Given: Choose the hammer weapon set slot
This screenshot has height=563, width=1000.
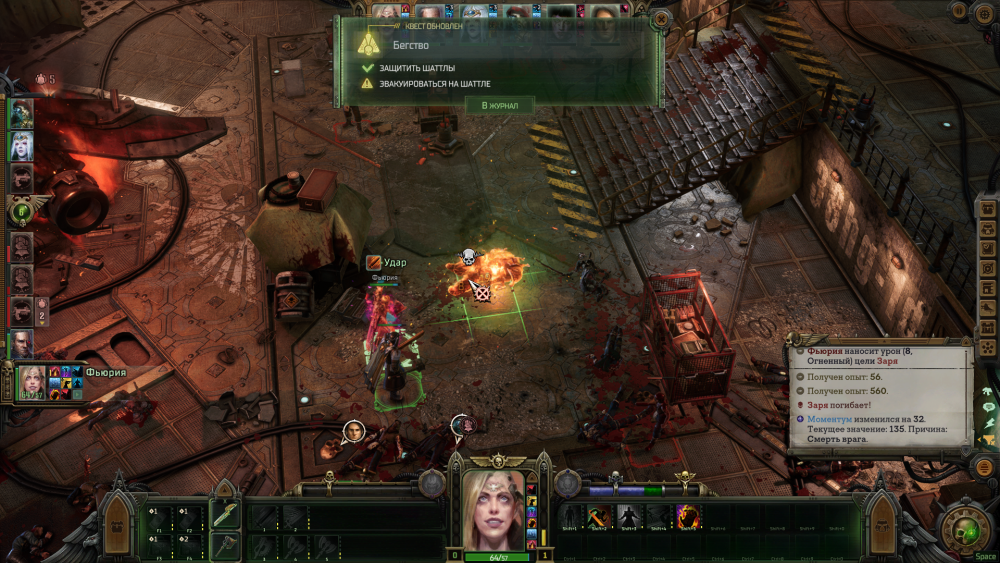Looking at the screenshot, I should 225,546.
